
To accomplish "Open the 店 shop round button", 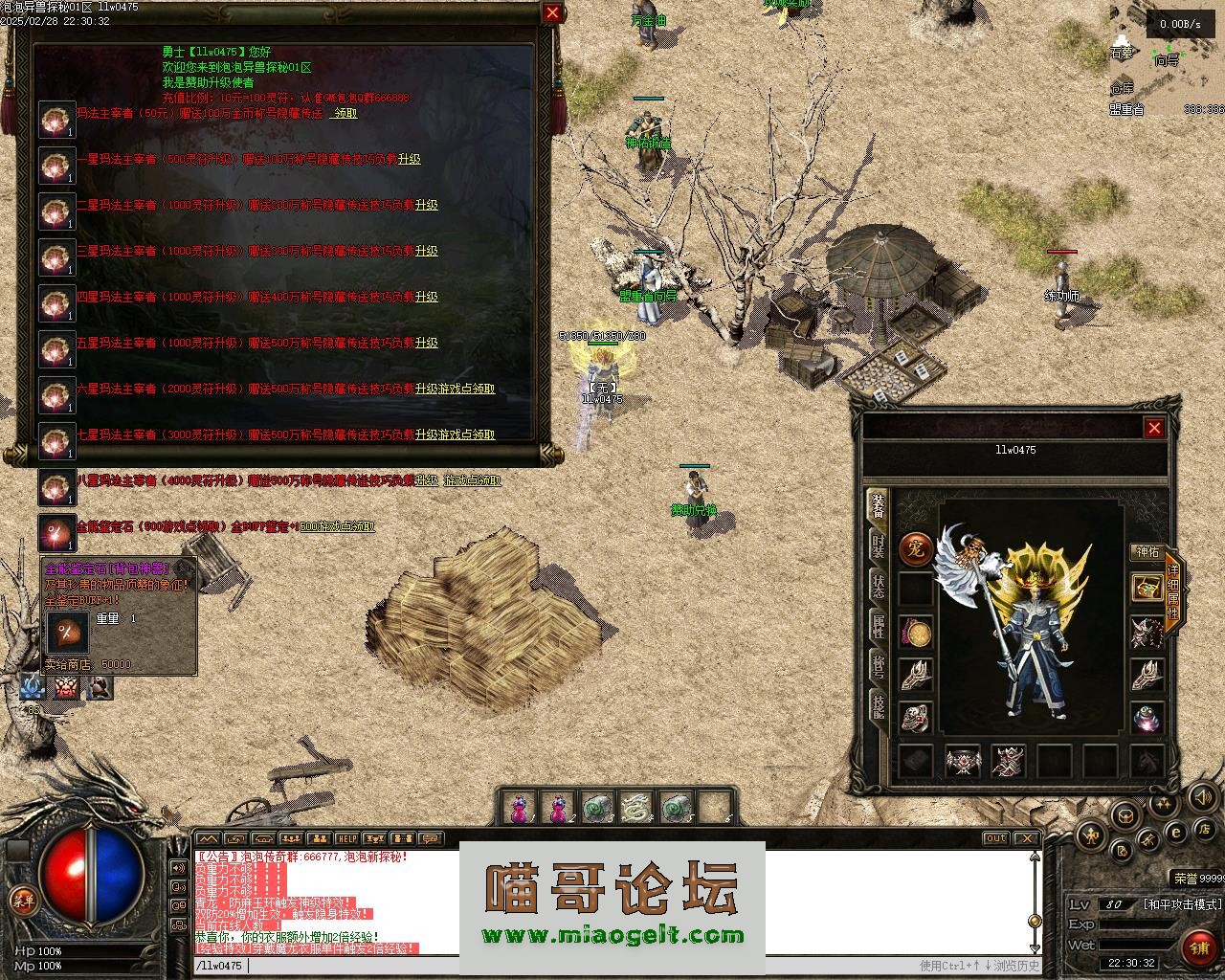I will [1207, 828].
